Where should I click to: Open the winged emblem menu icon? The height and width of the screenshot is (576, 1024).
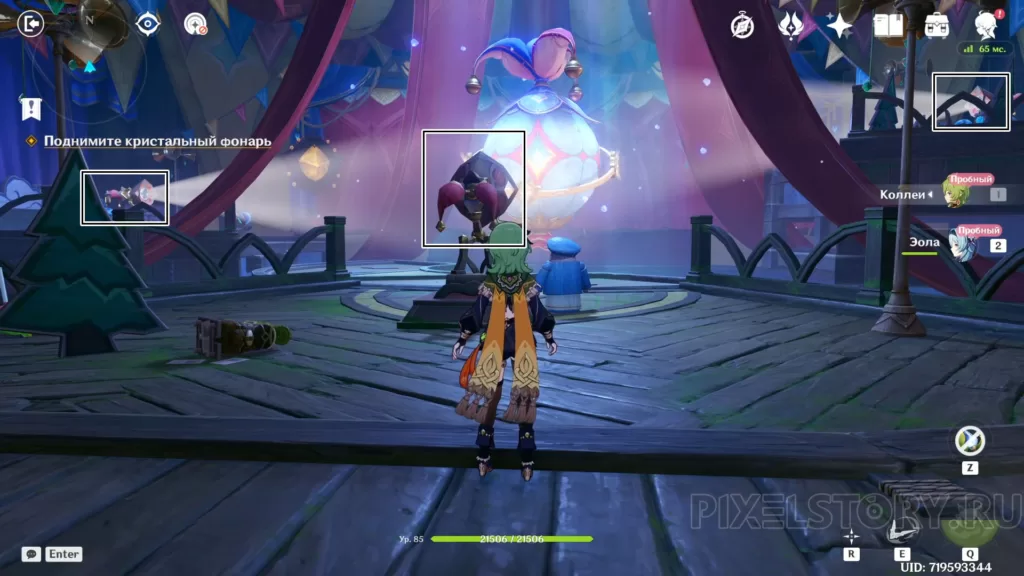coord(792,26)
